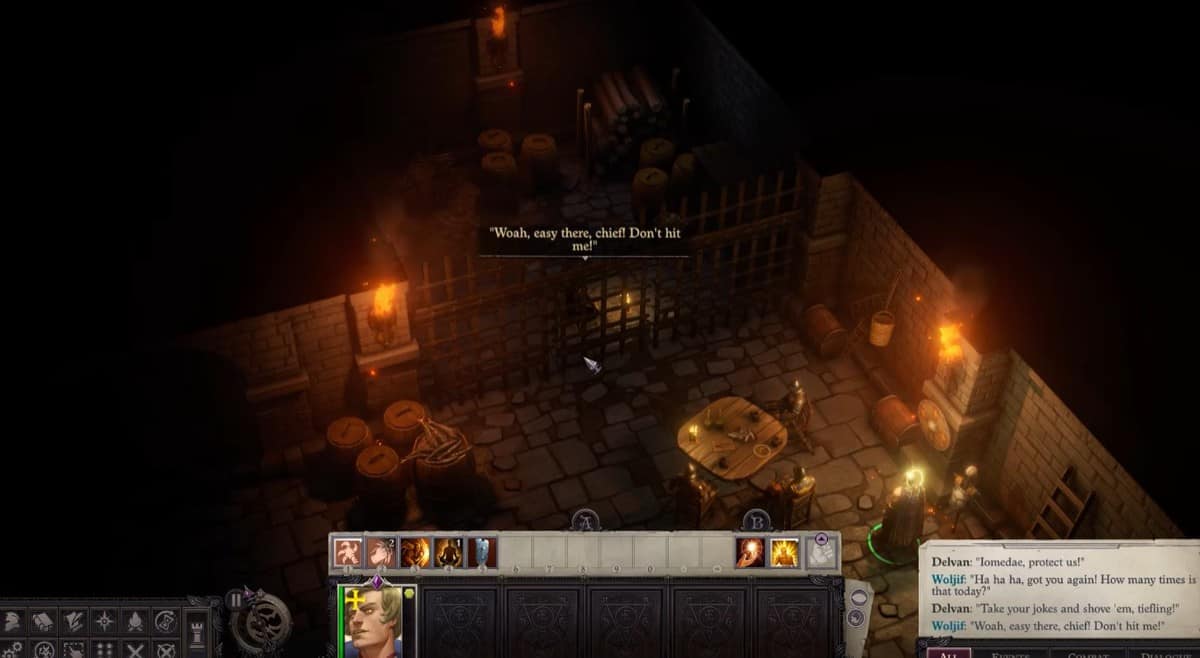Expand the grey fist action slot

click(x=821, y=552)
